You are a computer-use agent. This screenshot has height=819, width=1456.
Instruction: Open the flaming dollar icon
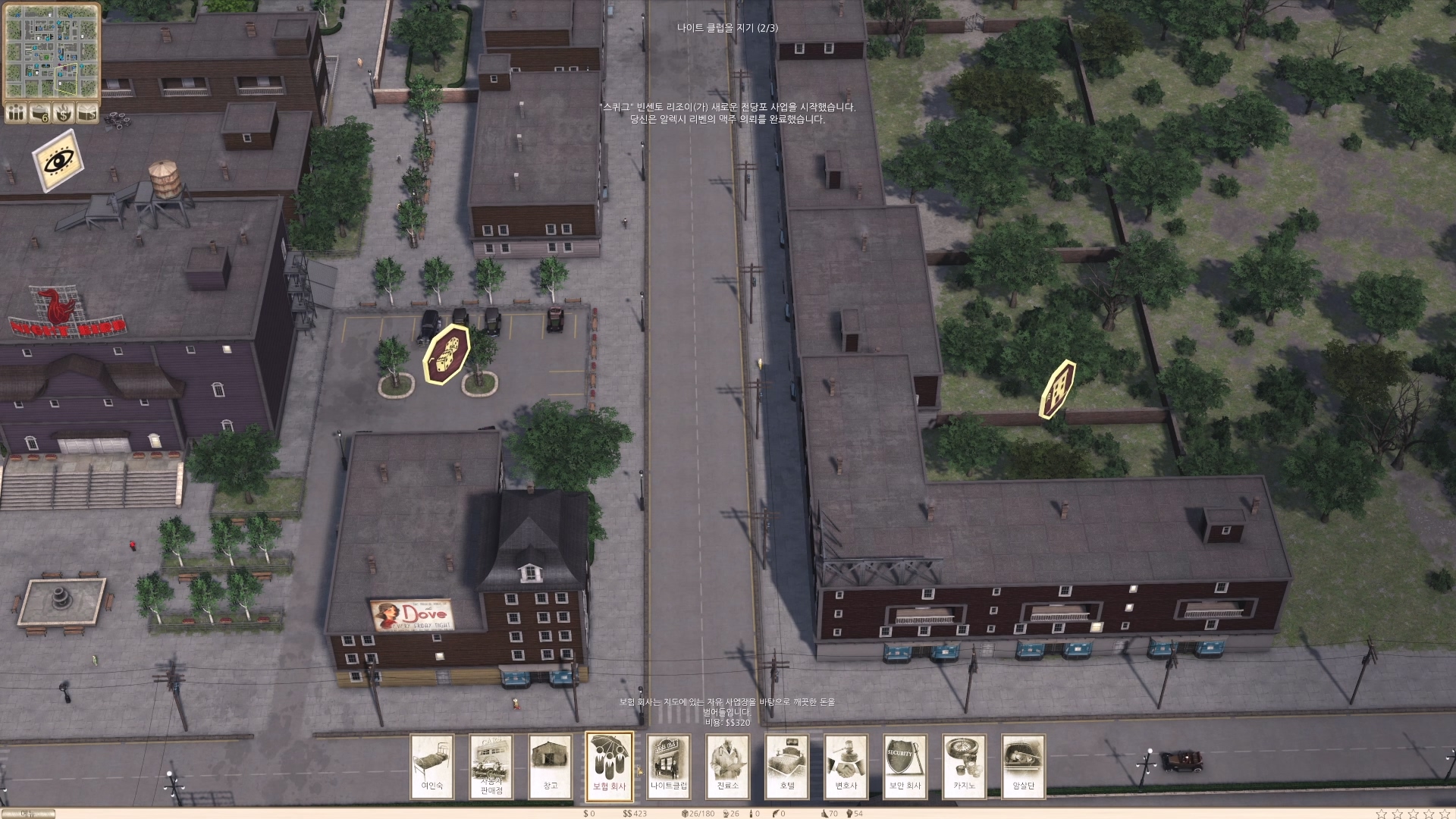[x=64, y=114]
